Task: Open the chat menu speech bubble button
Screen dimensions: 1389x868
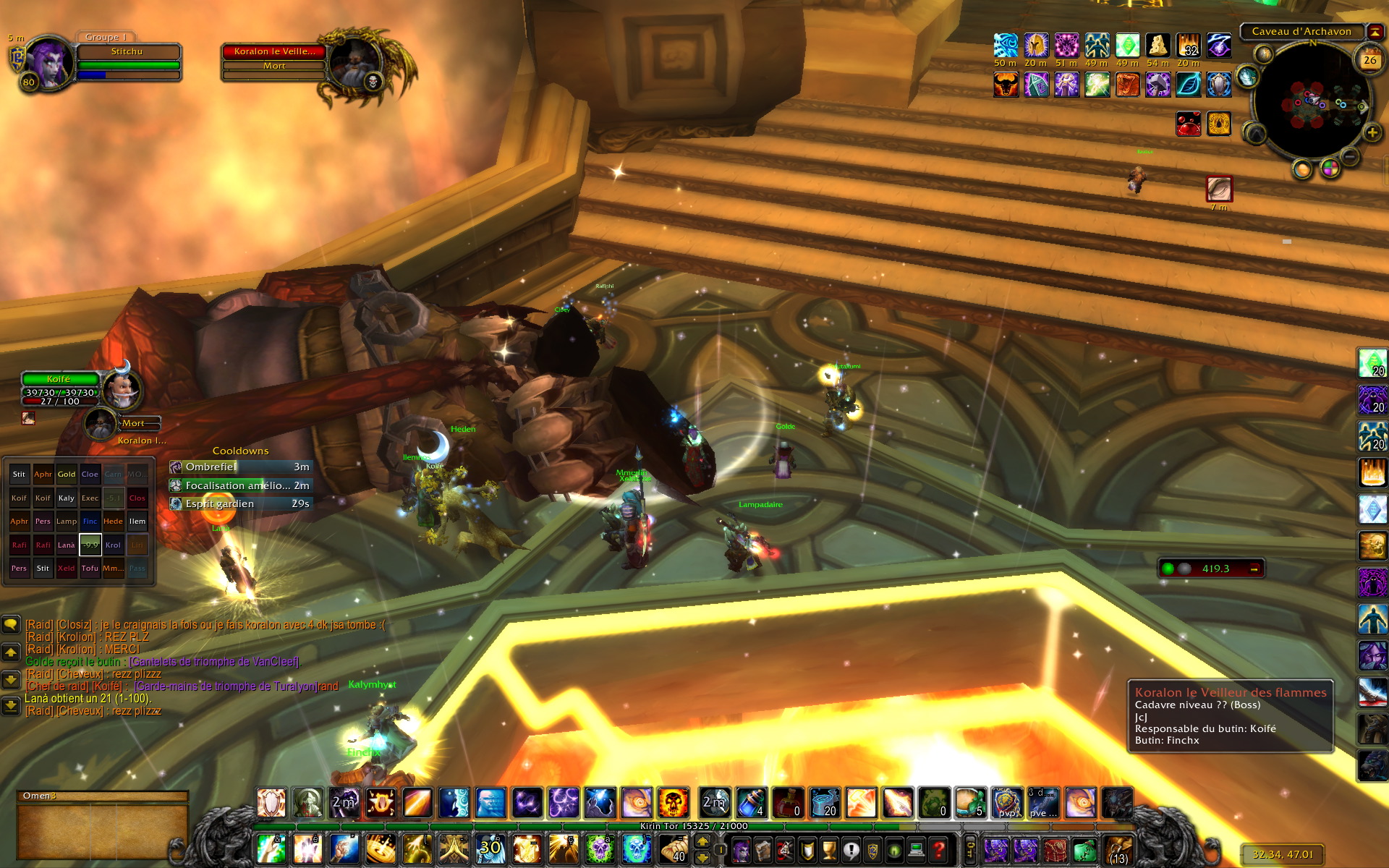Action: tap(11, 624)
